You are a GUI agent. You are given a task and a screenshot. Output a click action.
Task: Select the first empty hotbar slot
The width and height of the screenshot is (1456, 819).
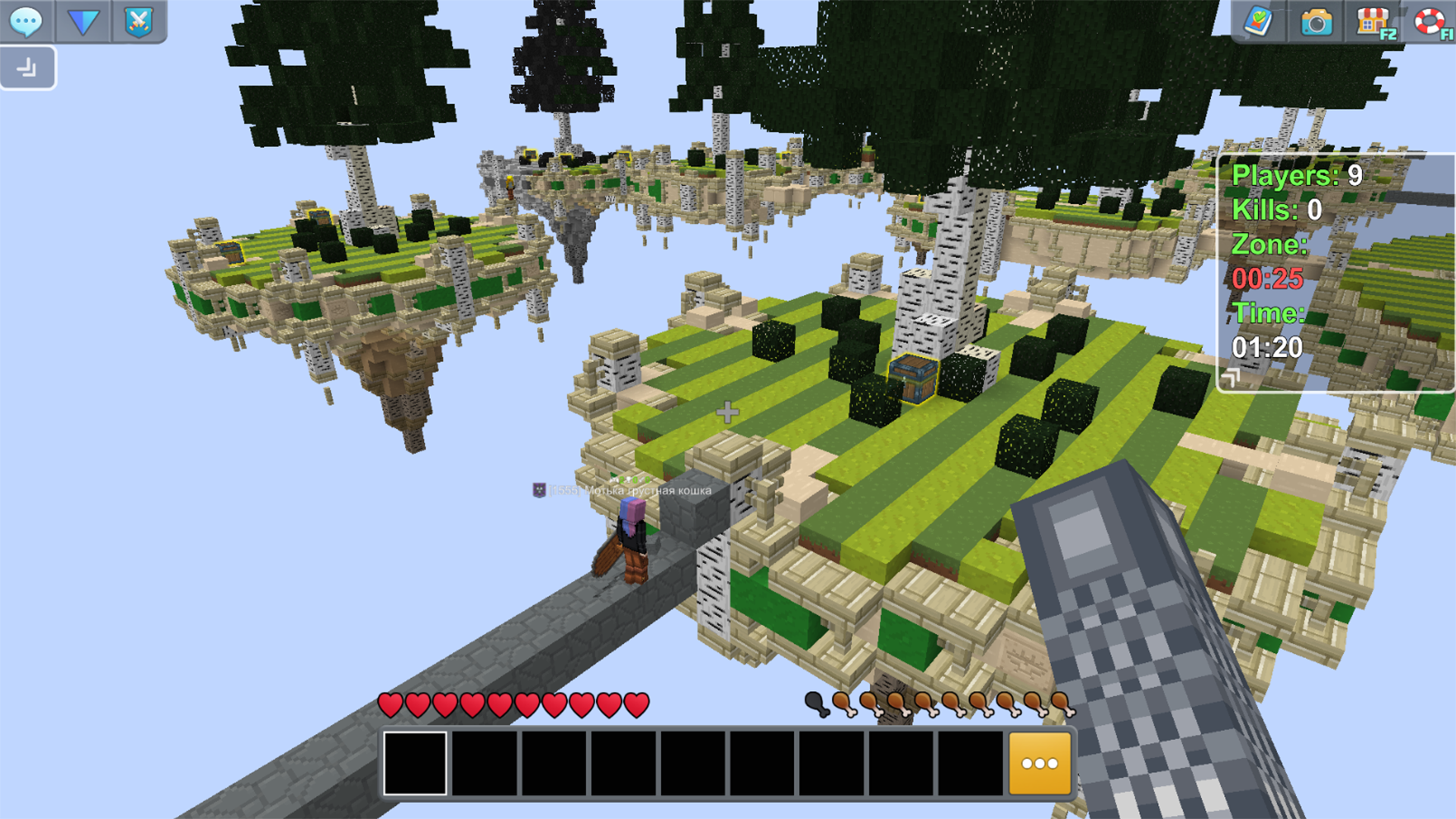click(x=414, y=763)
